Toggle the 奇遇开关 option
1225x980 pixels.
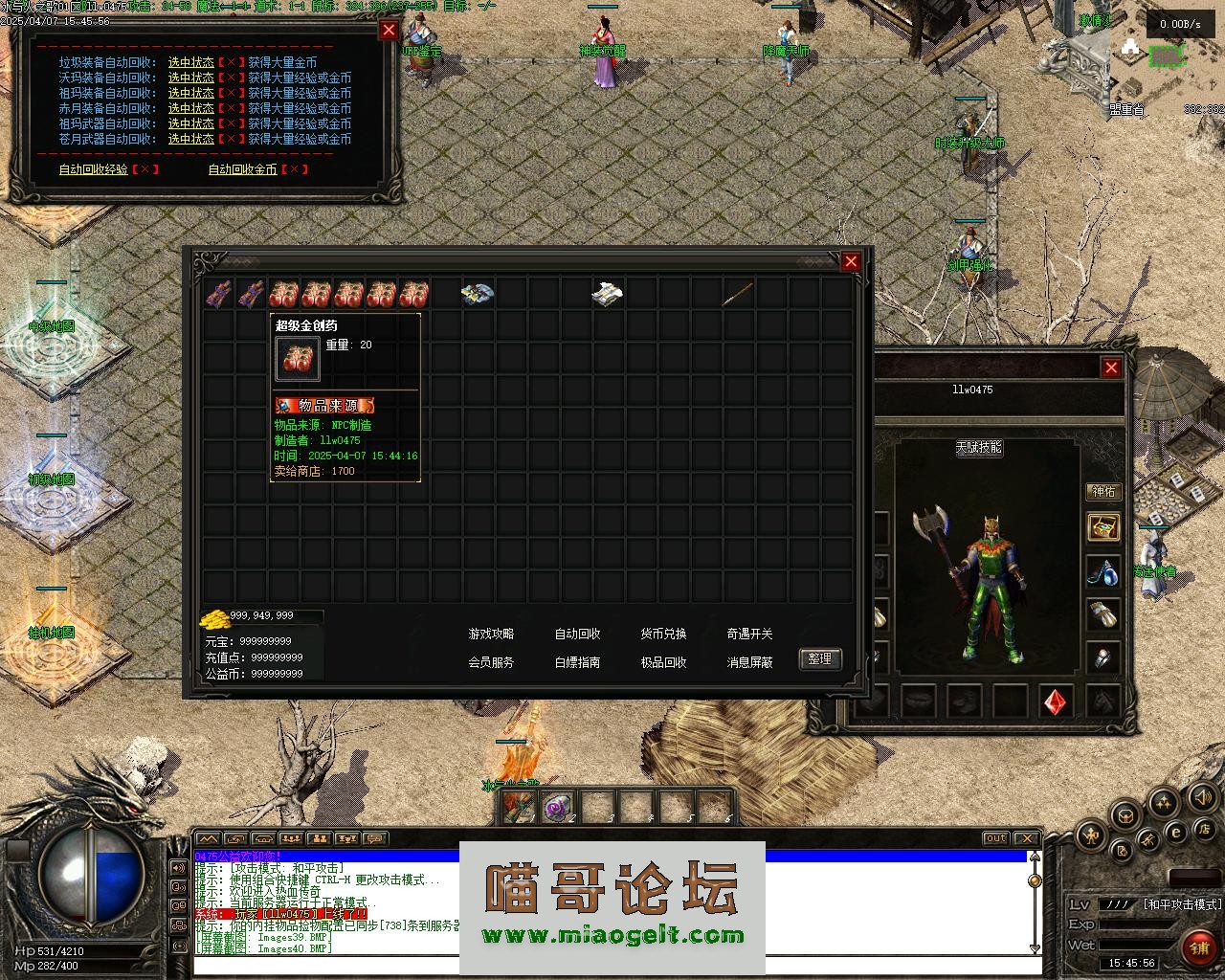tap(749, 634)
